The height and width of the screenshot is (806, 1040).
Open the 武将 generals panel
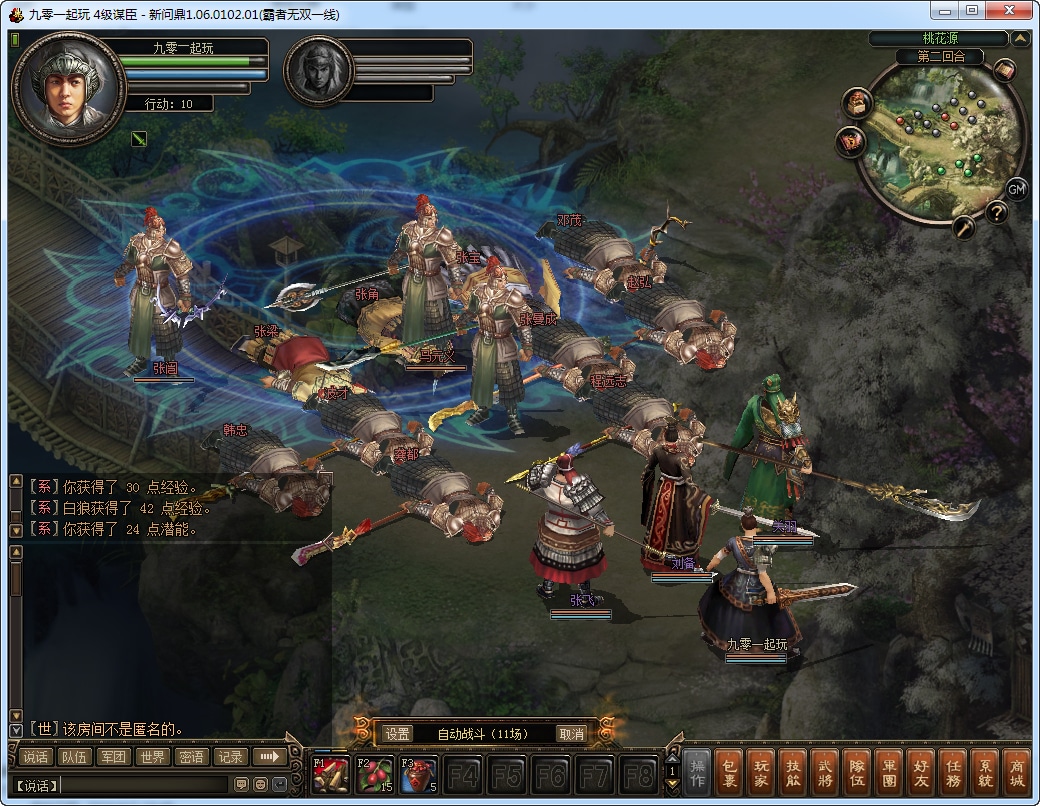pyautogui.click(x=824, y=774)
